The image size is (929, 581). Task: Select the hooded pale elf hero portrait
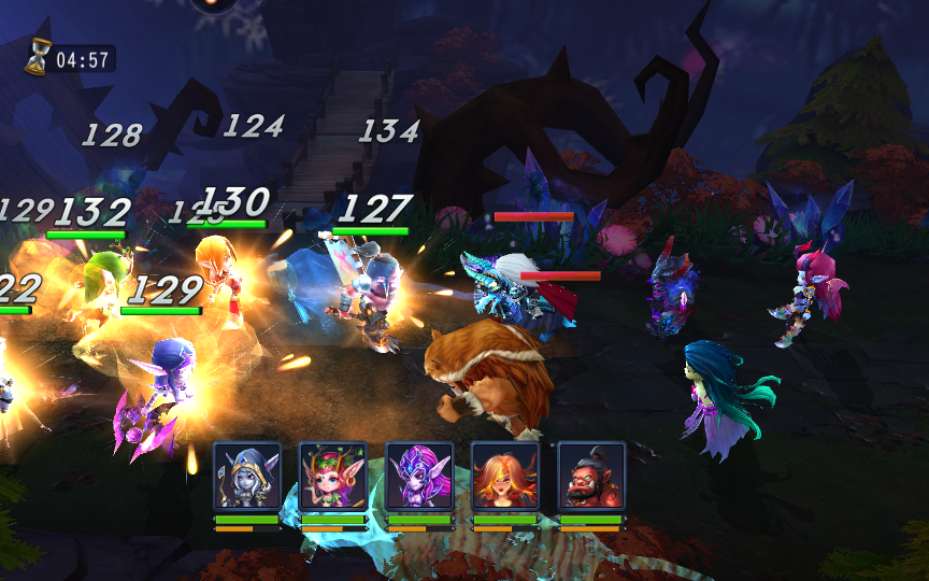coord(247,476)
